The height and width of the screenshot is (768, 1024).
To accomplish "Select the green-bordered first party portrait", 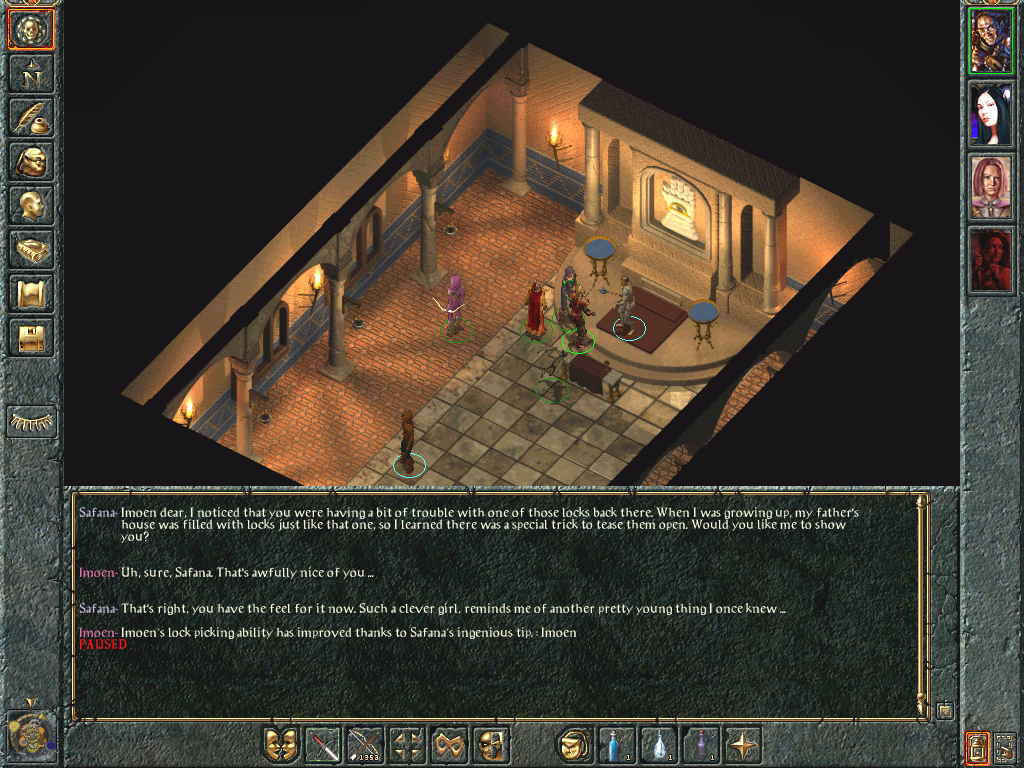I will click(x=991, y=42).
